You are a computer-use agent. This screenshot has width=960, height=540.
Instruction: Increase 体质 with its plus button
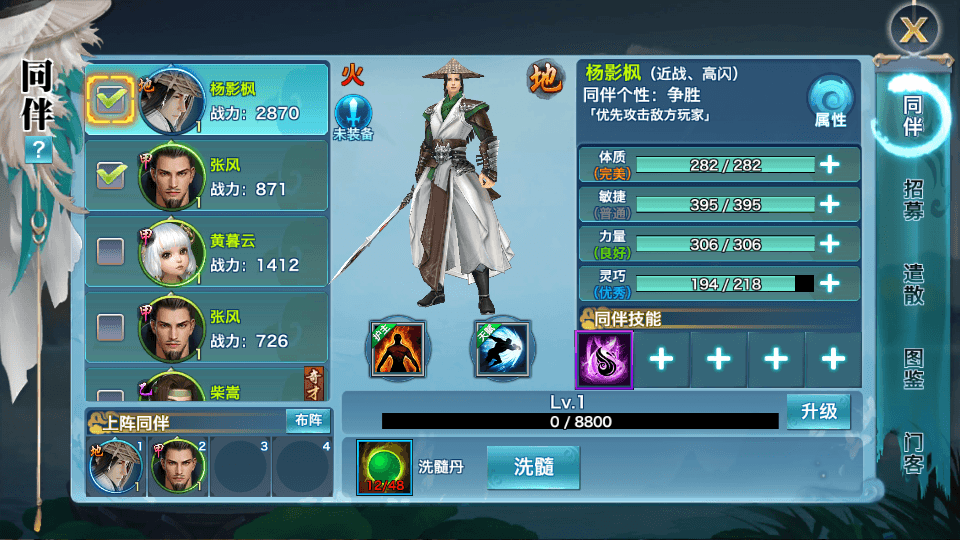829,165
